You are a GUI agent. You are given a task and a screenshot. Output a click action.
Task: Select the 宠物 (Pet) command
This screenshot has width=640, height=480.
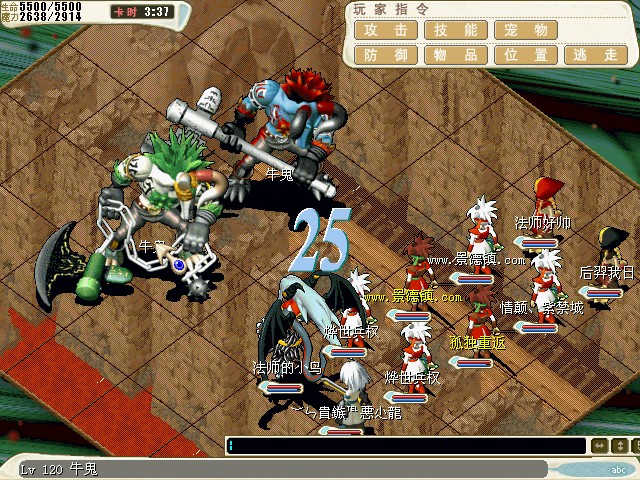tap(527, 30)
